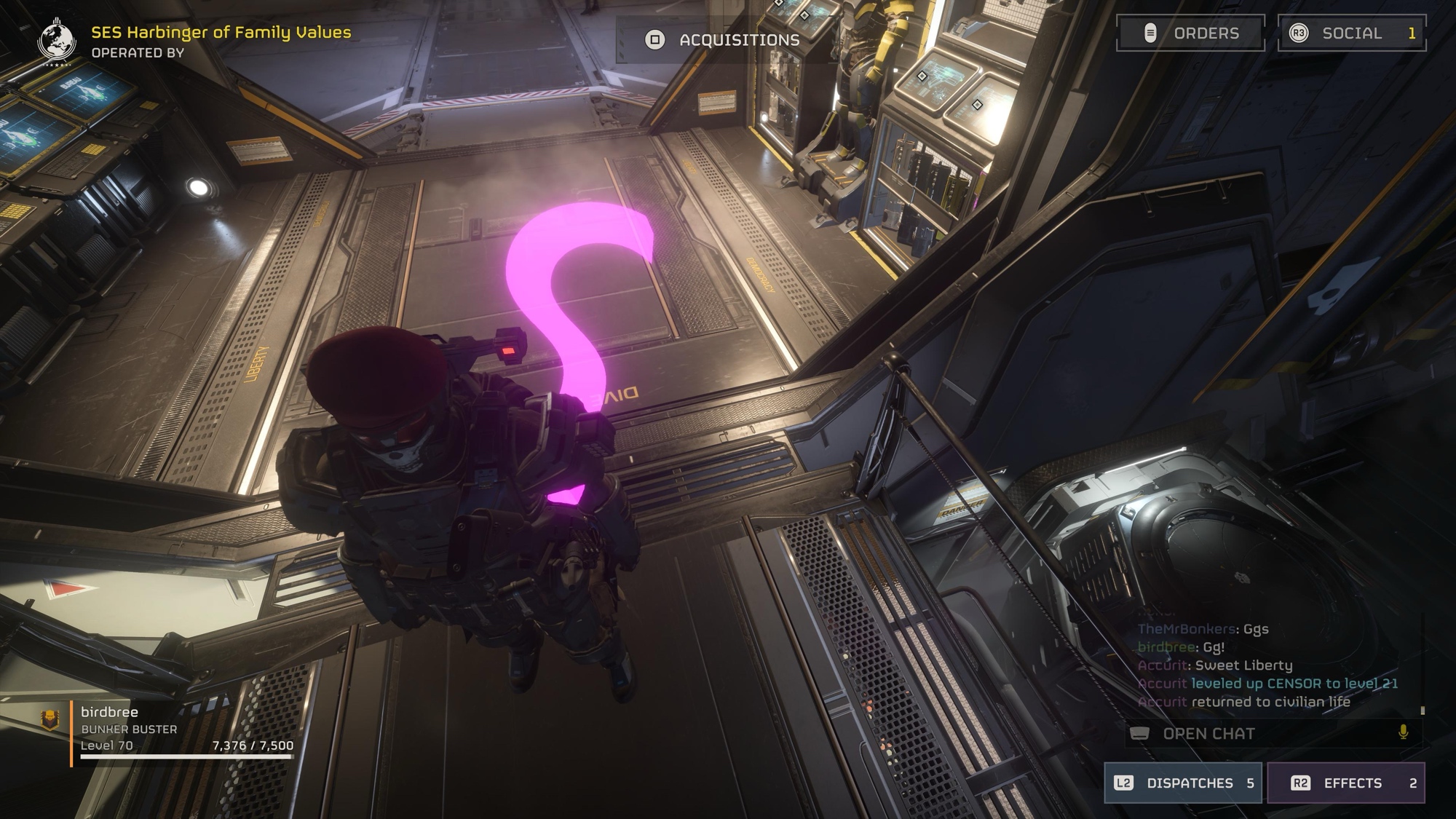The width and height of the screenshot is (1456, 819).
Task: Open the Effects panel
Action: pyautogui.click(x=1346, y=783)
